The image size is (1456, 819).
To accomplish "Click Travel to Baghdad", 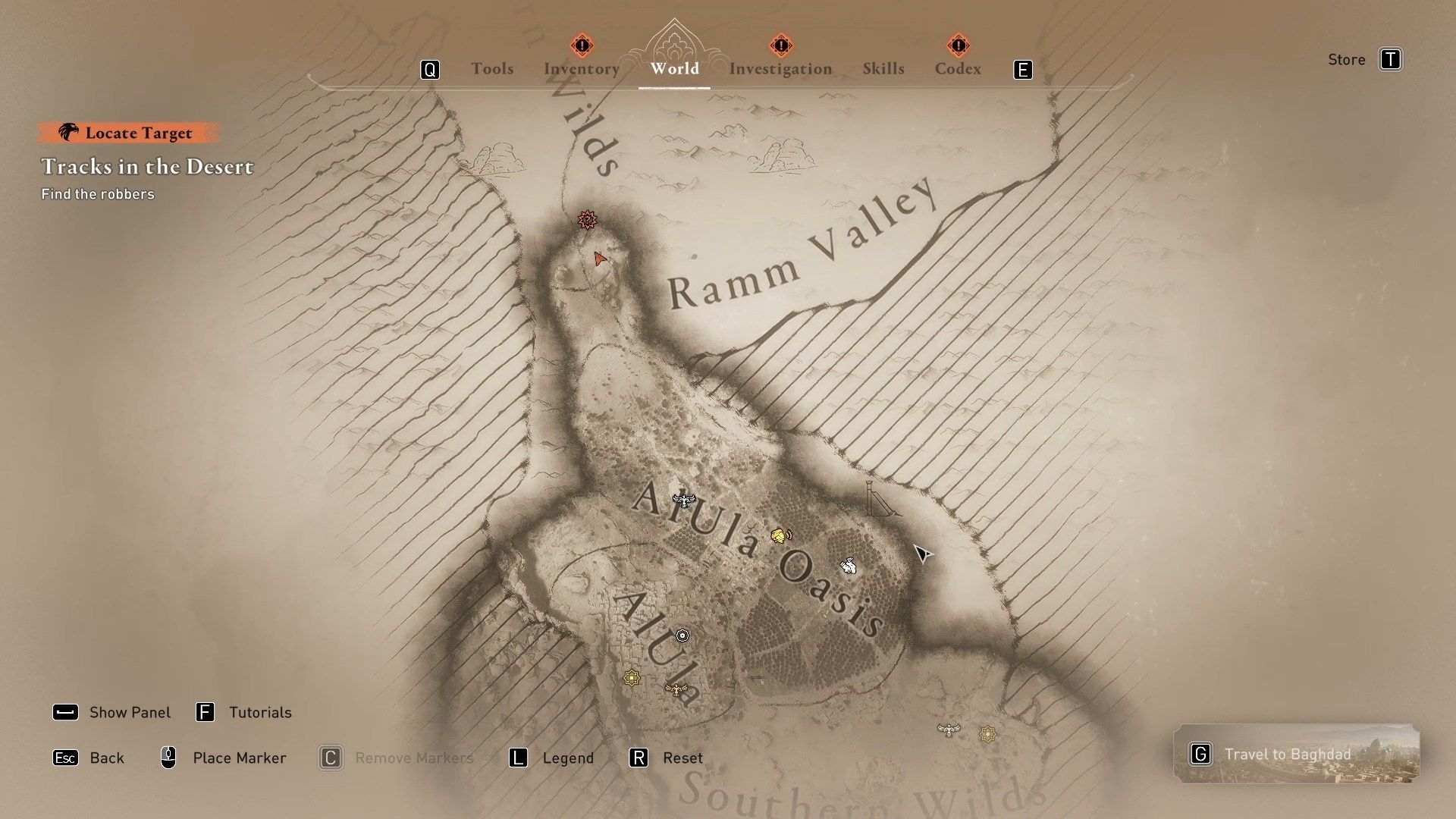I will click(x=1287, y=754).
